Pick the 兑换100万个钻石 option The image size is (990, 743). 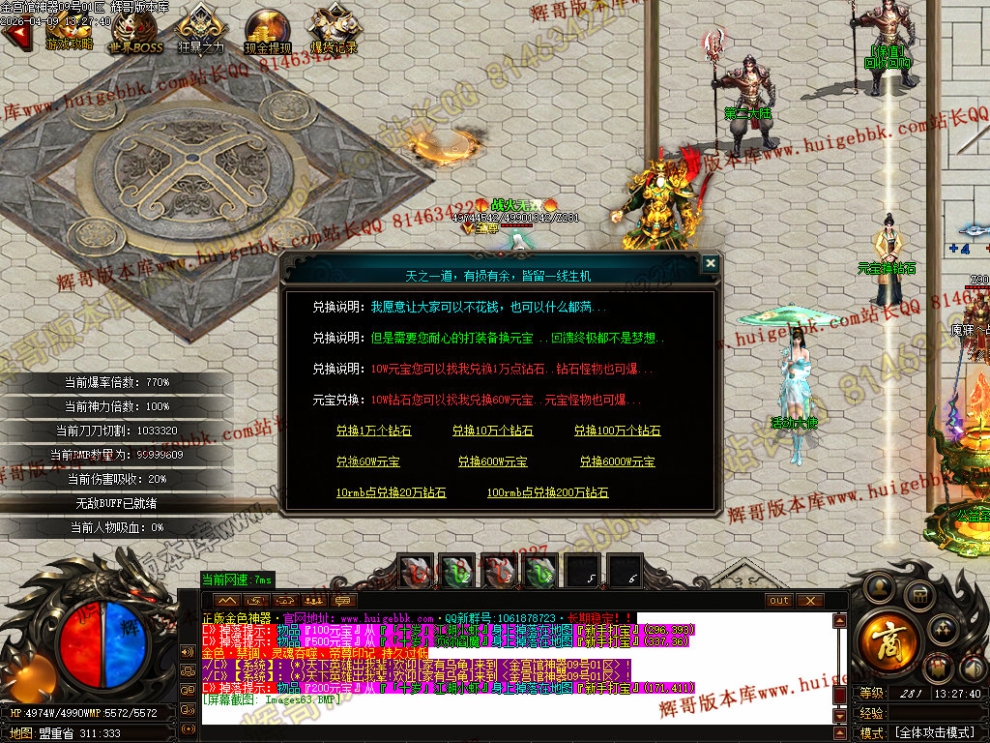[x=617, y=431]
